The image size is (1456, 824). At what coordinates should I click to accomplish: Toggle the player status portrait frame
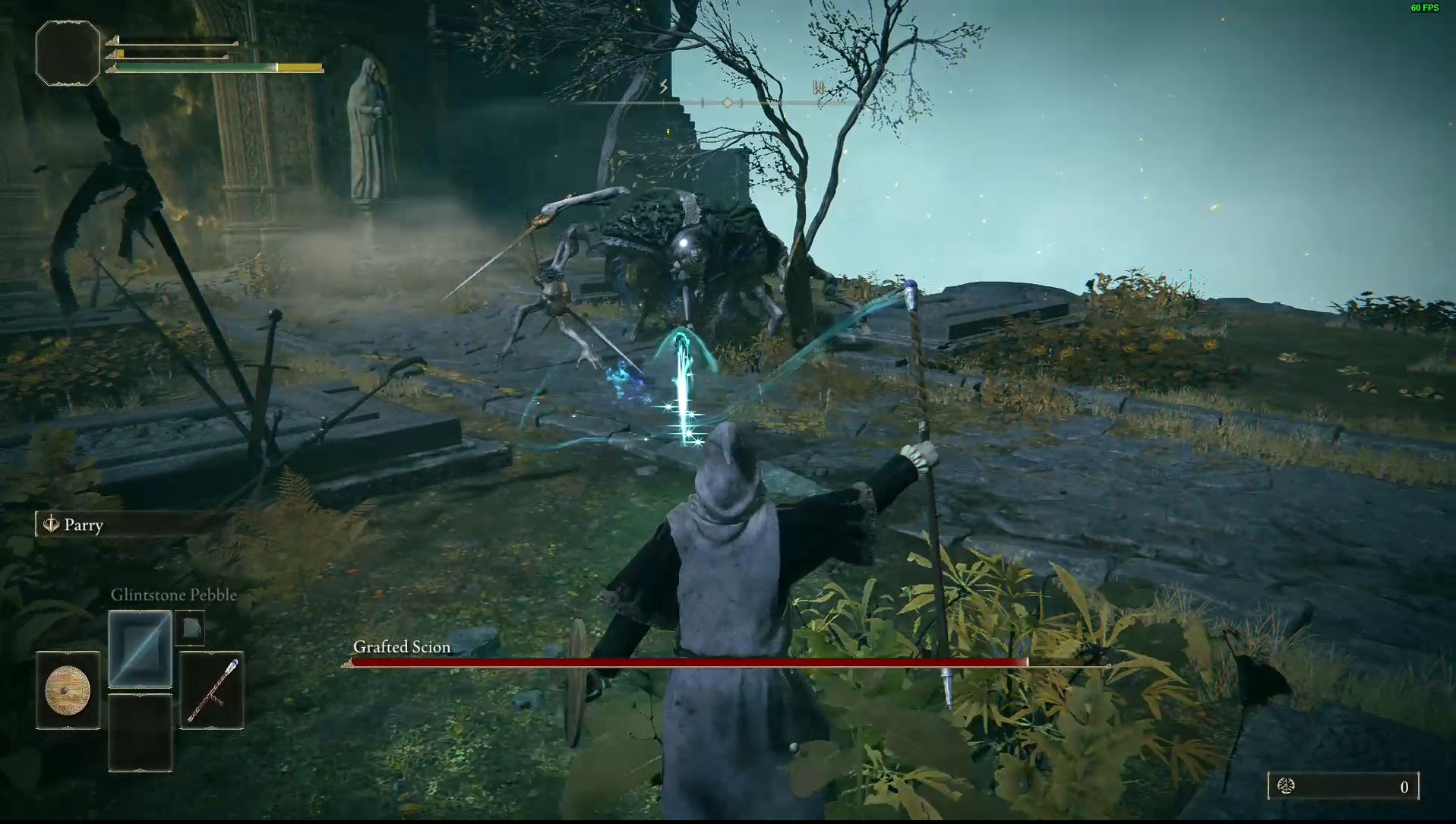tap(67, 52)
